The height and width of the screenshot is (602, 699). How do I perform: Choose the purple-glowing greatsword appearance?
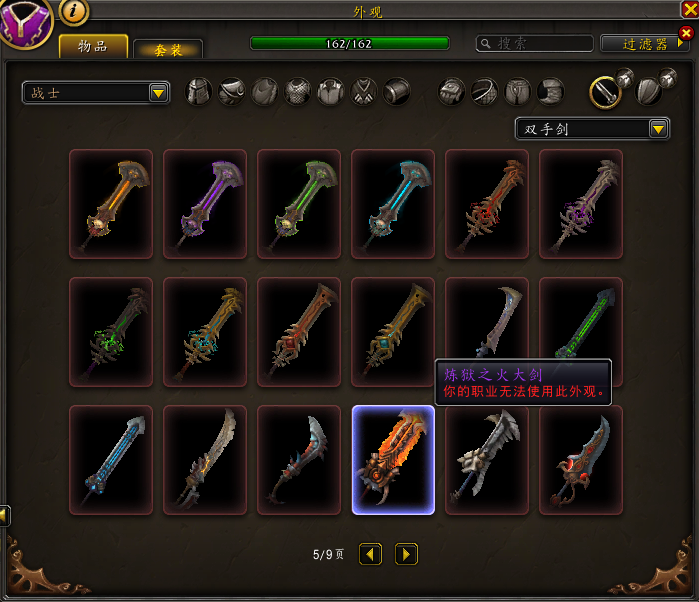tap(205, 204)
